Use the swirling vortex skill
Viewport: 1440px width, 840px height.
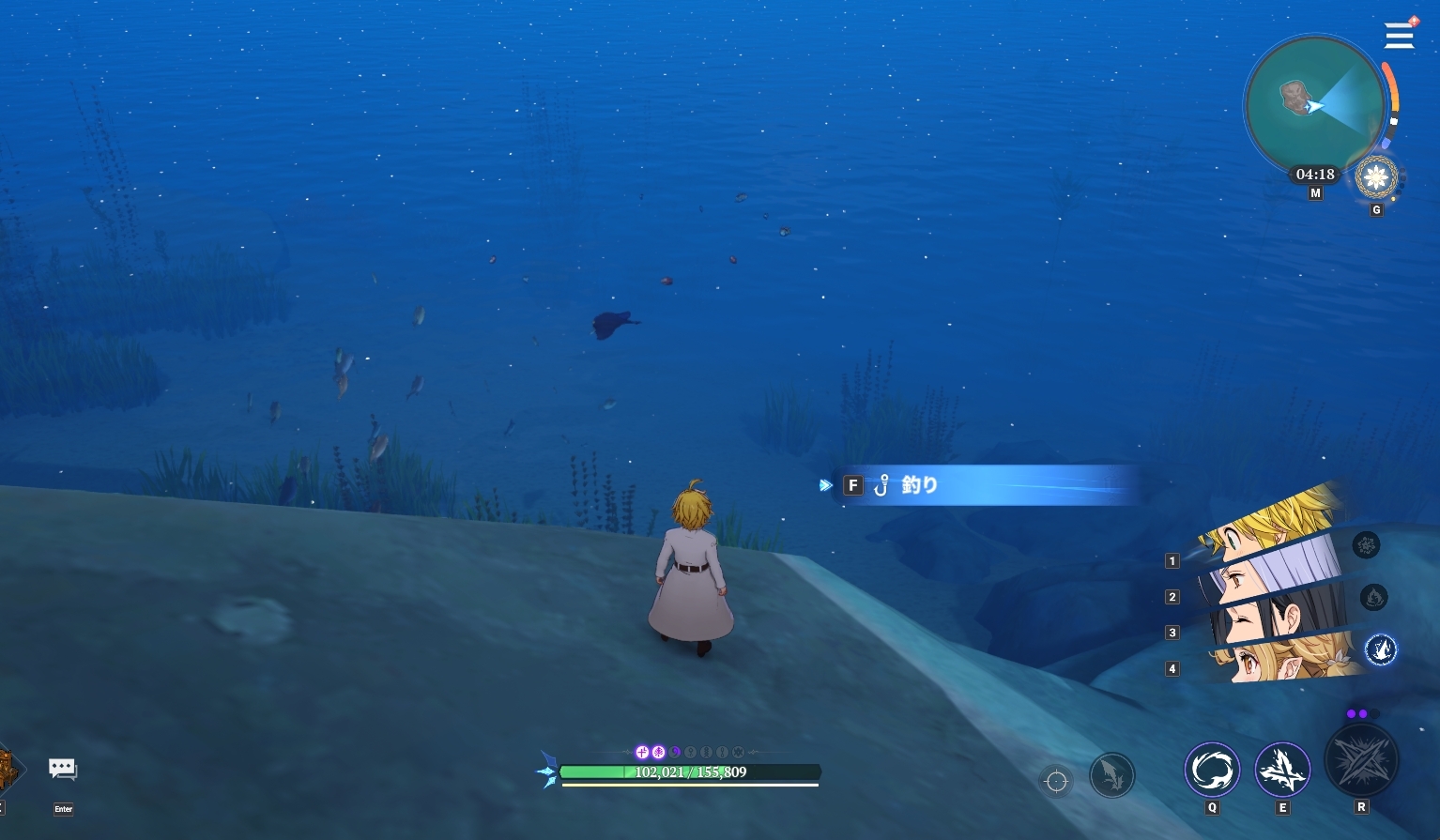pos(1212,771)
